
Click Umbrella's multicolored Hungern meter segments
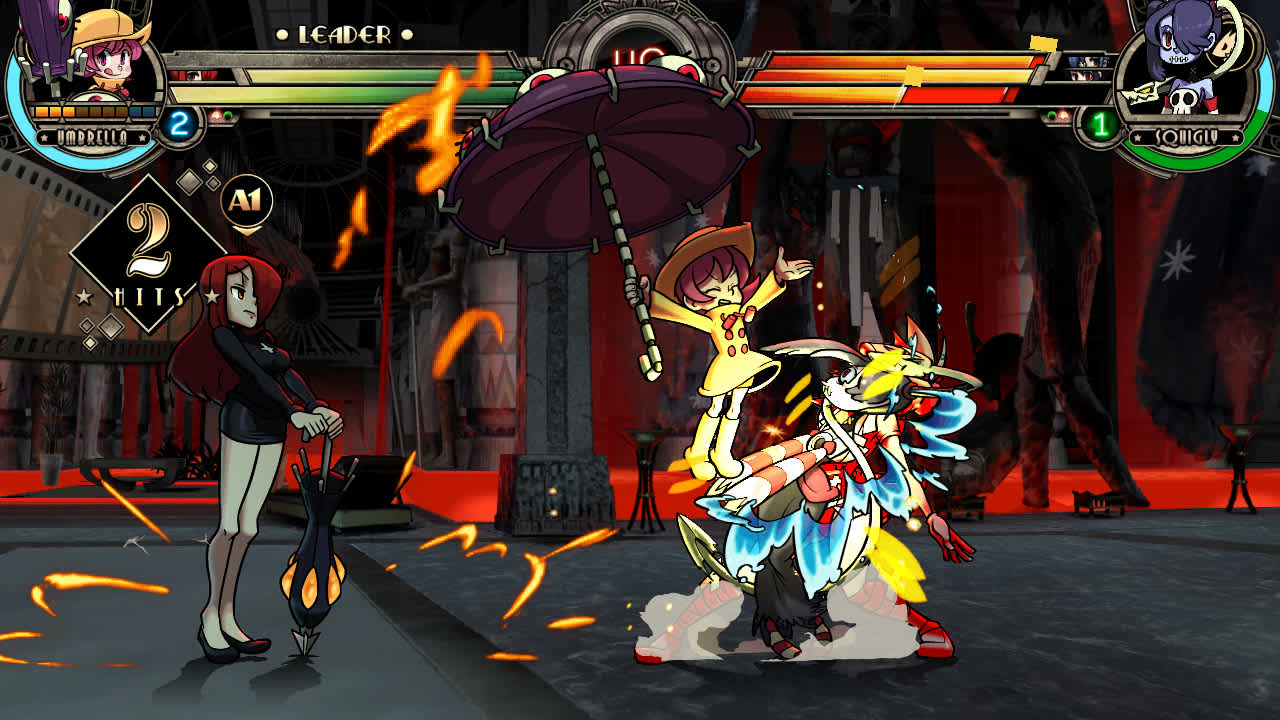pos(93,111)
